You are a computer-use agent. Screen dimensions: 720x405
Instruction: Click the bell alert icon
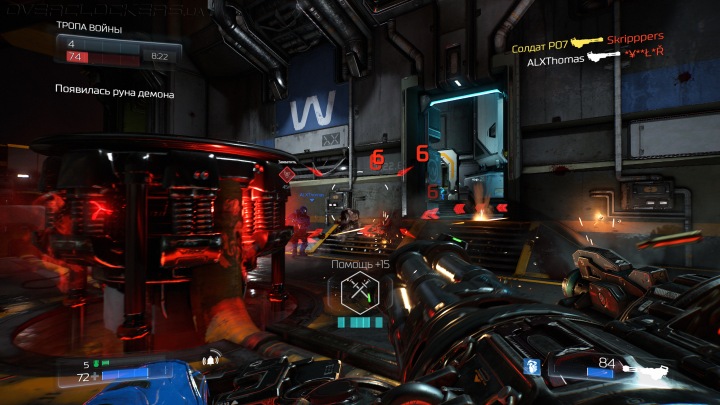210,361
